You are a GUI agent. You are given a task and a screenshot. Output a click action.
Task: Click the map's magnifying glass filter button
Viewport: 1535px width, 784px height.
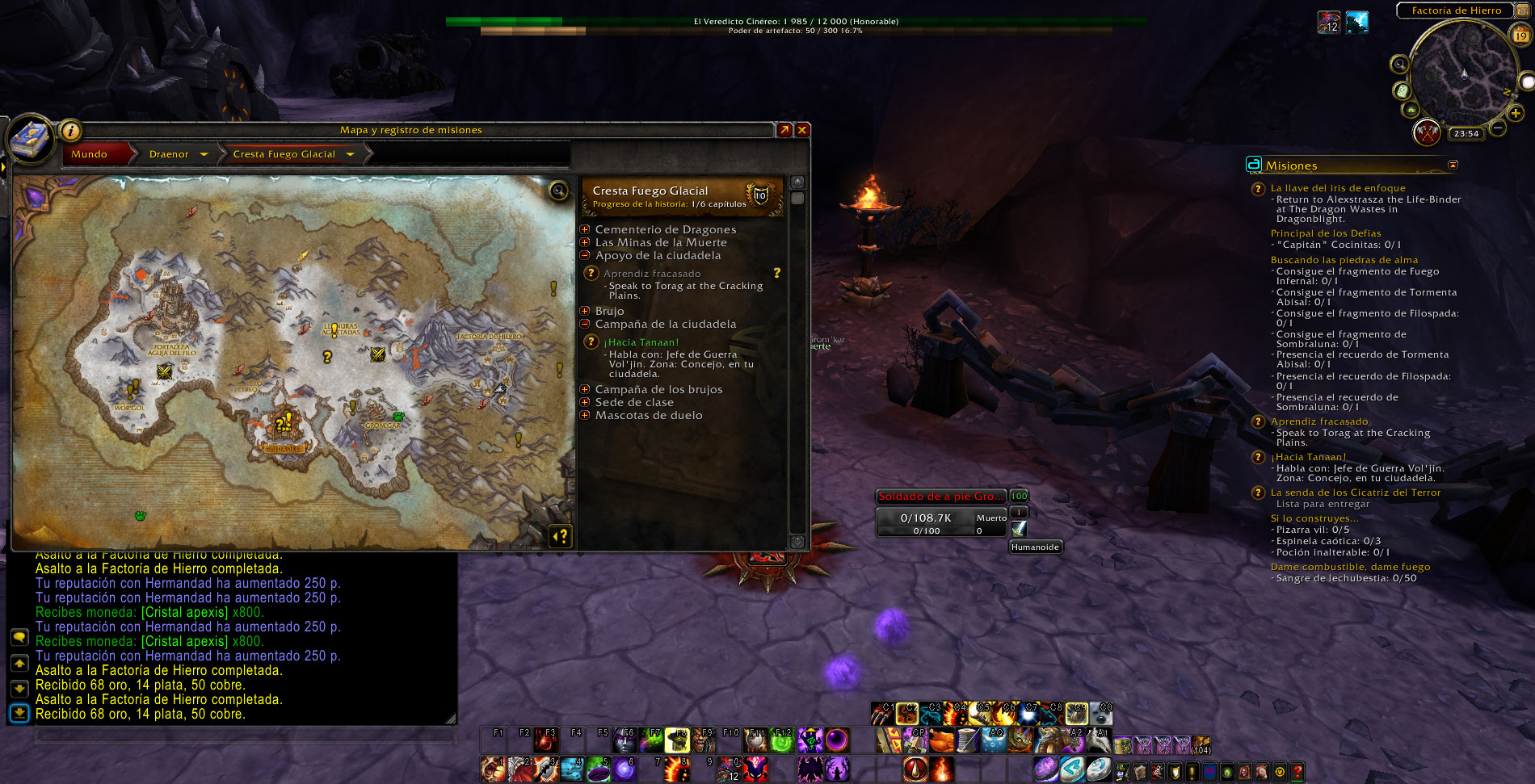point(558,191)
